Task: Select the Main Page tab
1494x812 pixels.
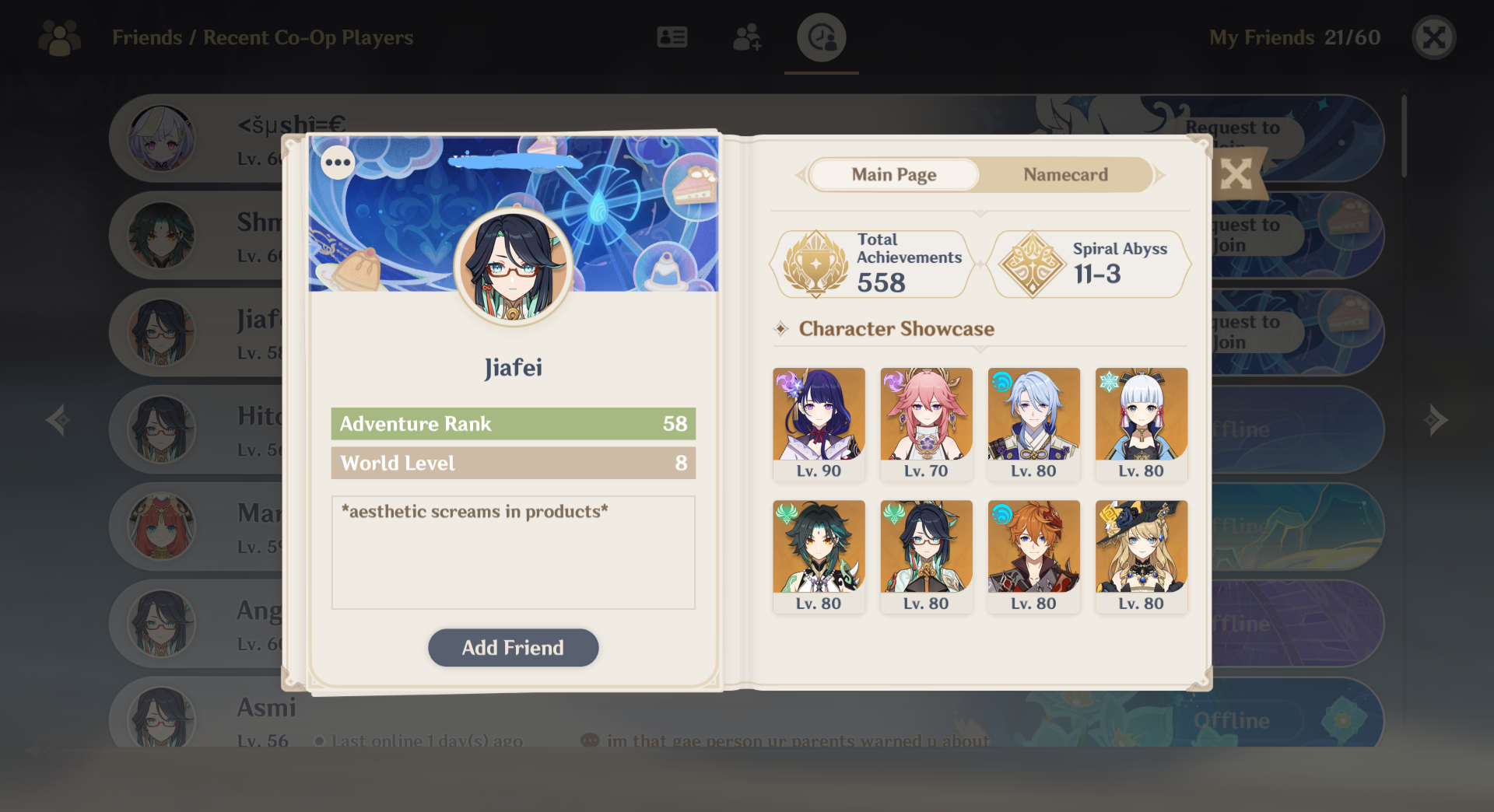Action: (x=893, y=174)
